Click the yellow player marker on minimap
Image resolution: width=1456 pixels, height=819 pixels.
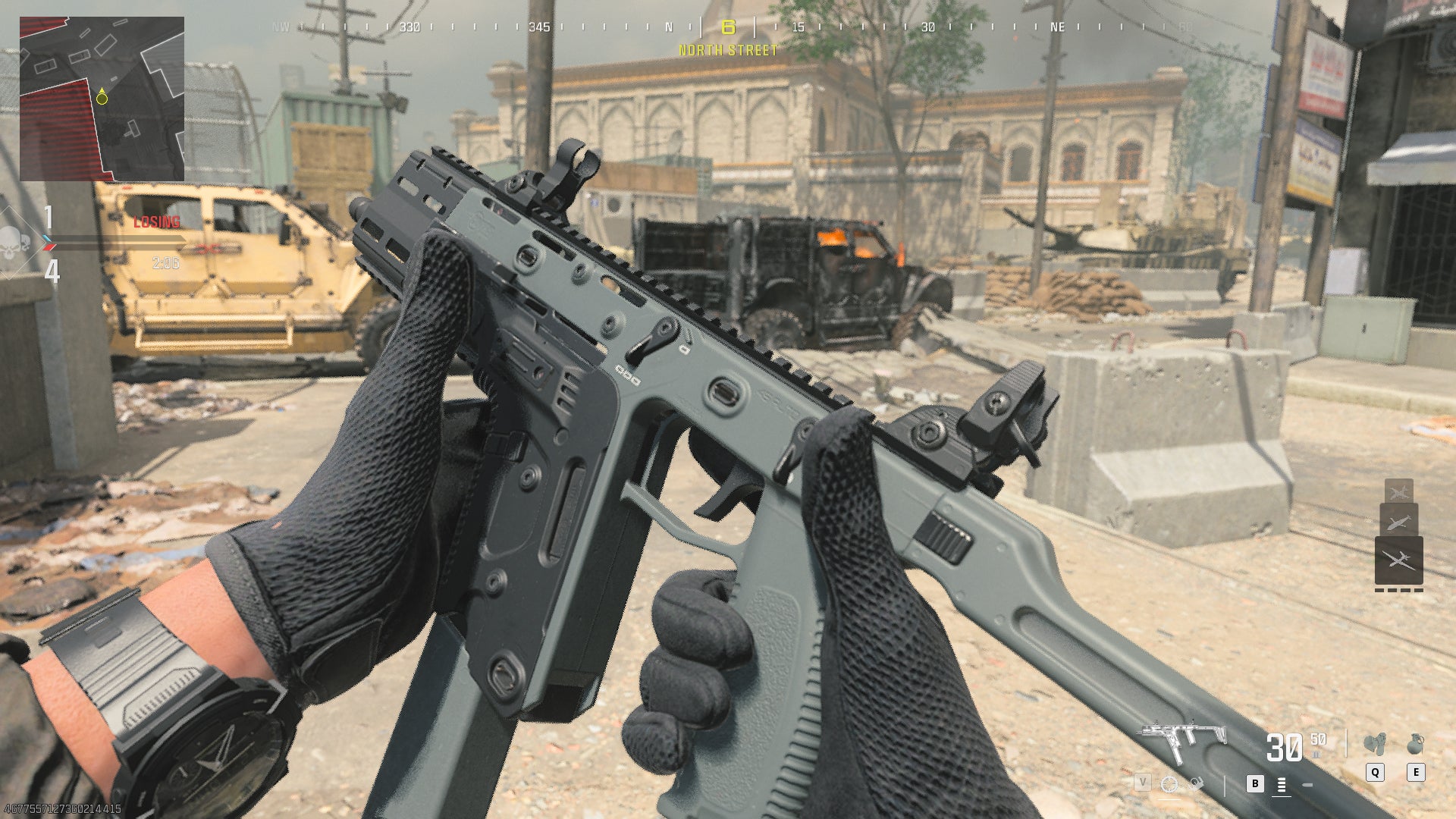click(100, 95)
